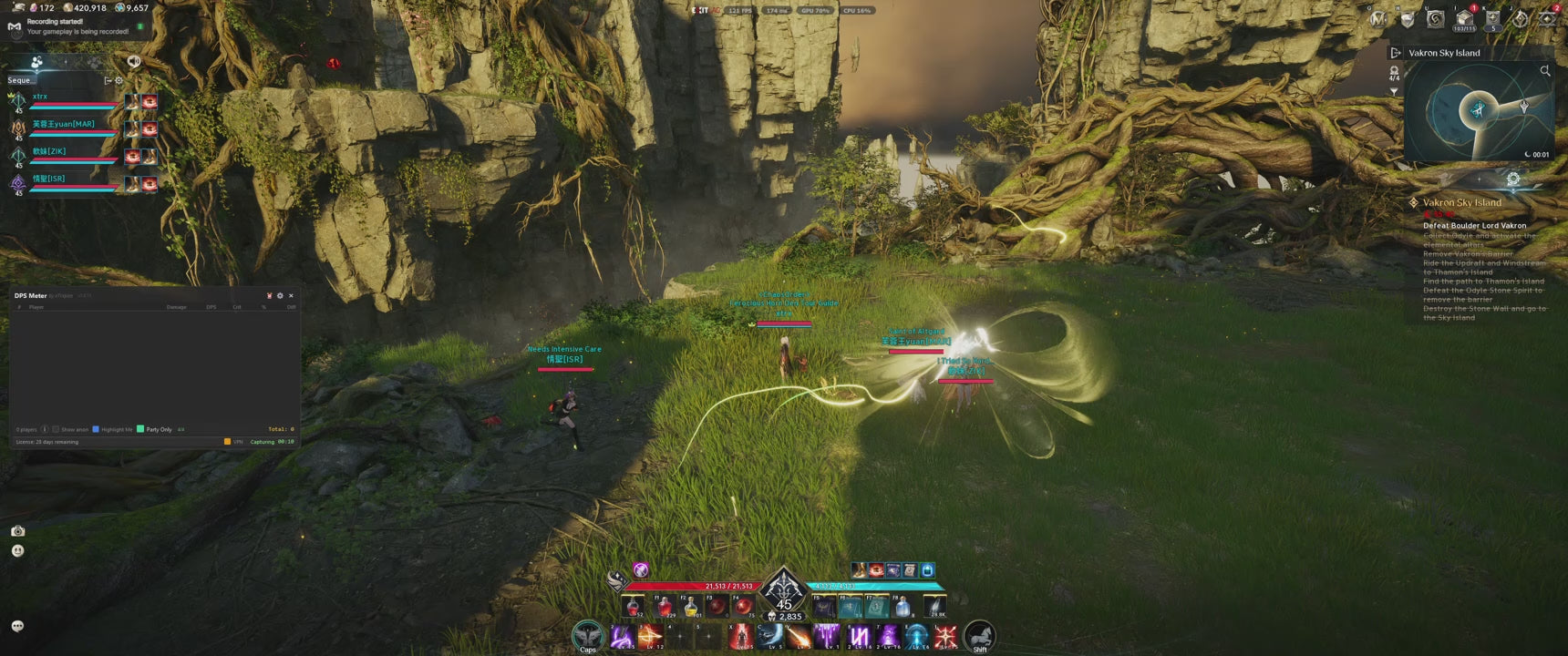Toggle the voice chat speaker icon
This screenshot has height=656, width=1568.
tap(134, 62)
